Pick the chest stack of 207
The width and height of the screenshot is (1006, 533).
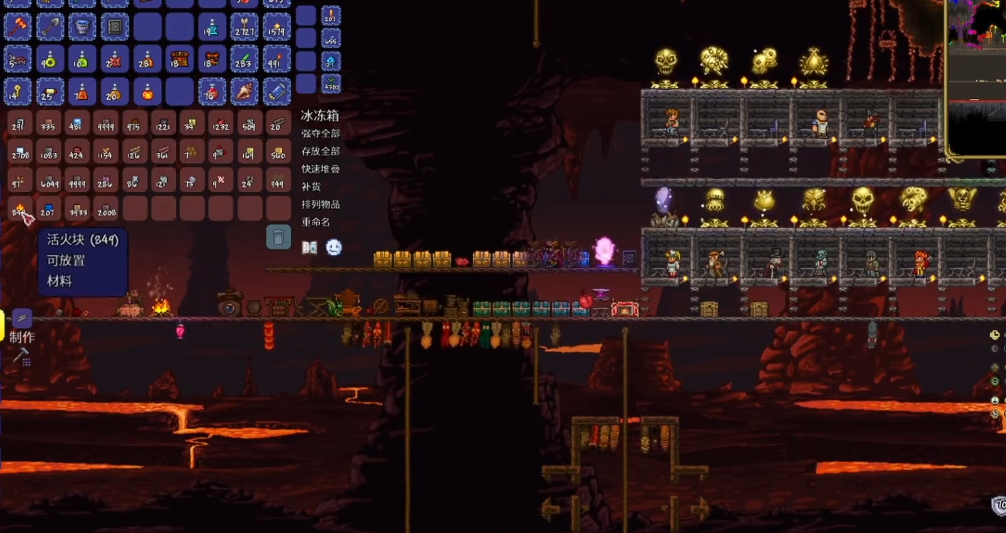coord(49,209)
